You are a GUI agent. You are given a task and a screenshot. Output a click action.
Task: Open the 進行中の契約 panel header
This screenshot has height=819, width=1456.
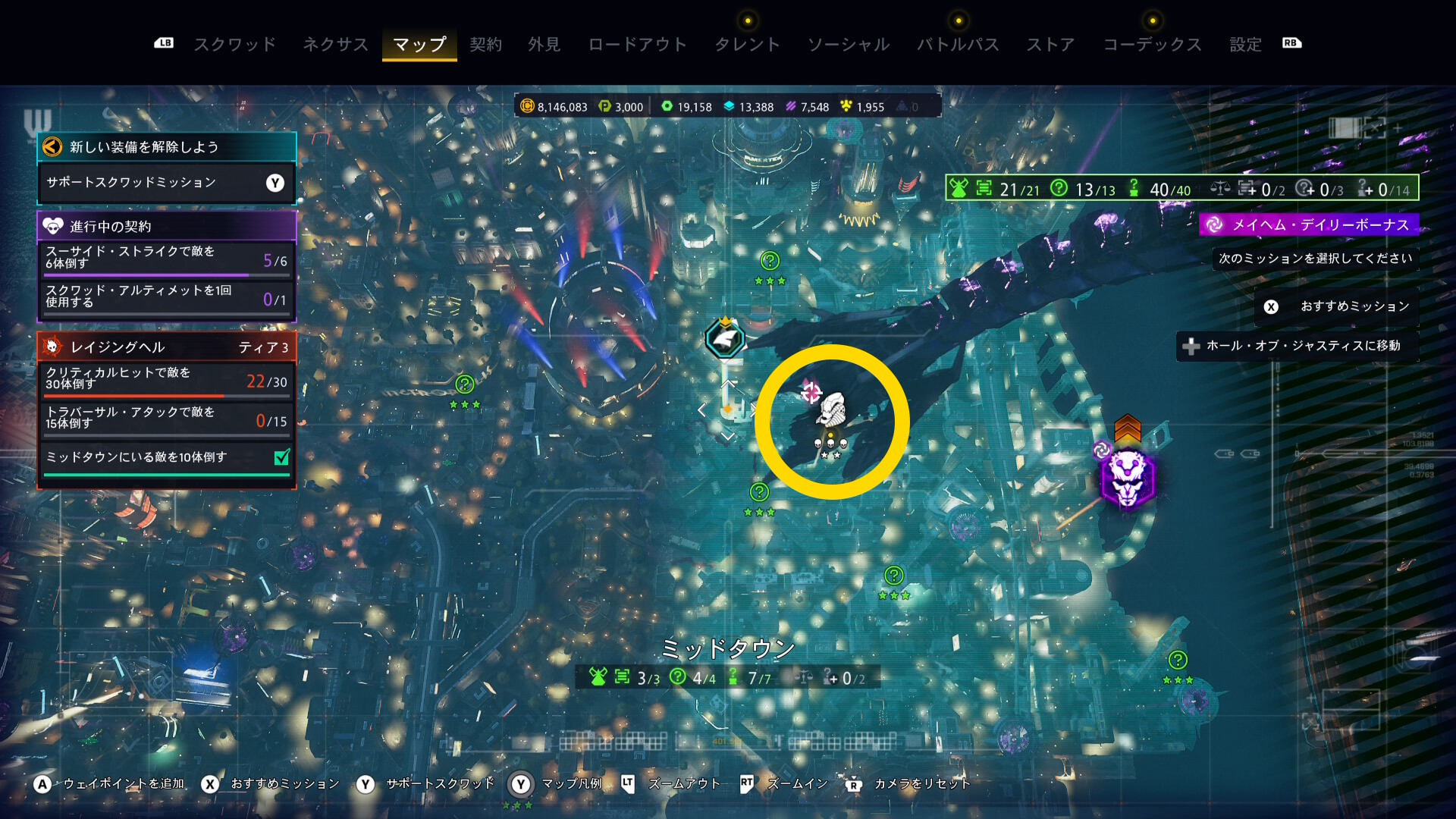[166, 226]
